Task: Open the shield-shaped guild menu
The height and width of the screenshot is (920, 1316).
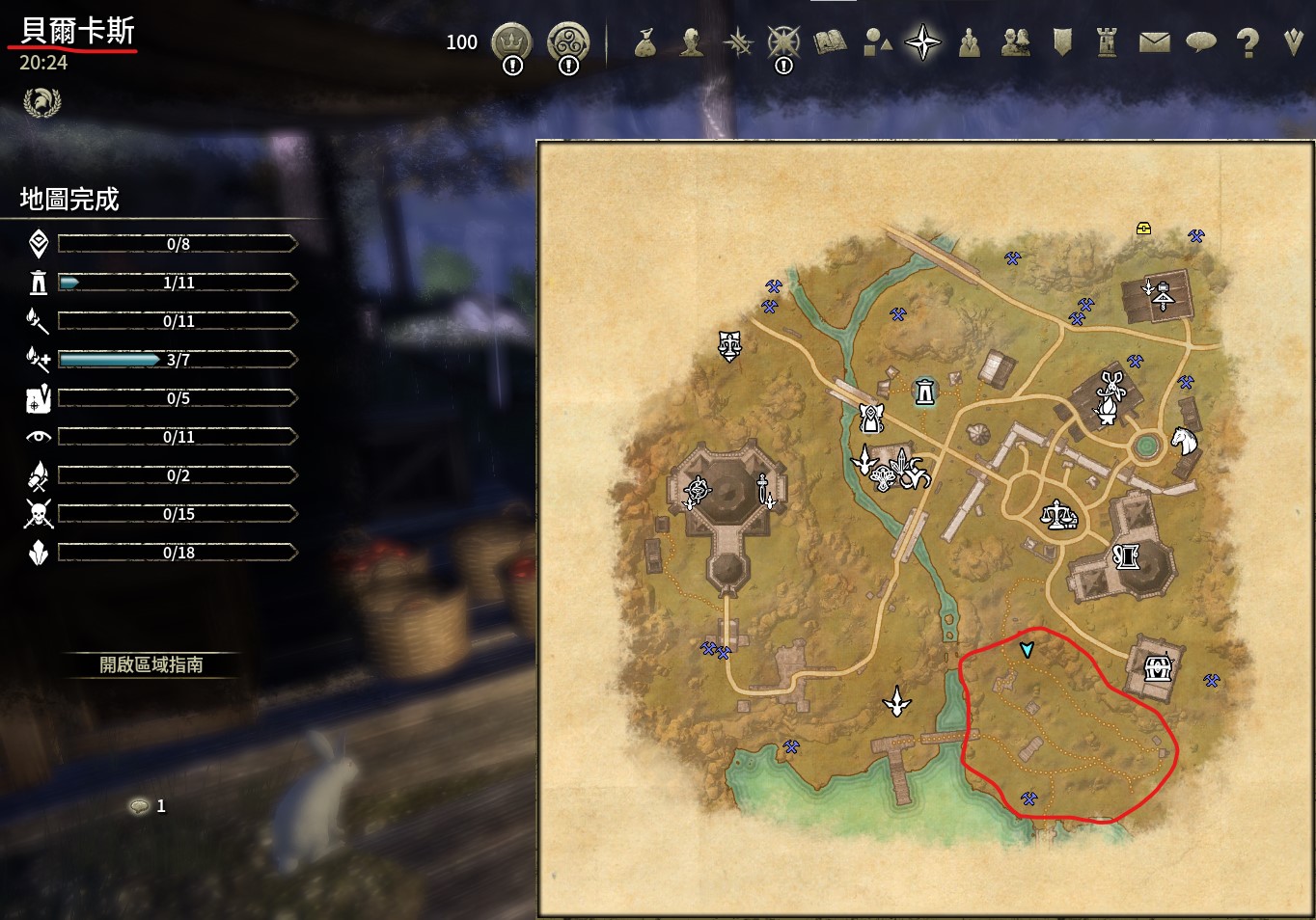Action: pos(1061,42)
